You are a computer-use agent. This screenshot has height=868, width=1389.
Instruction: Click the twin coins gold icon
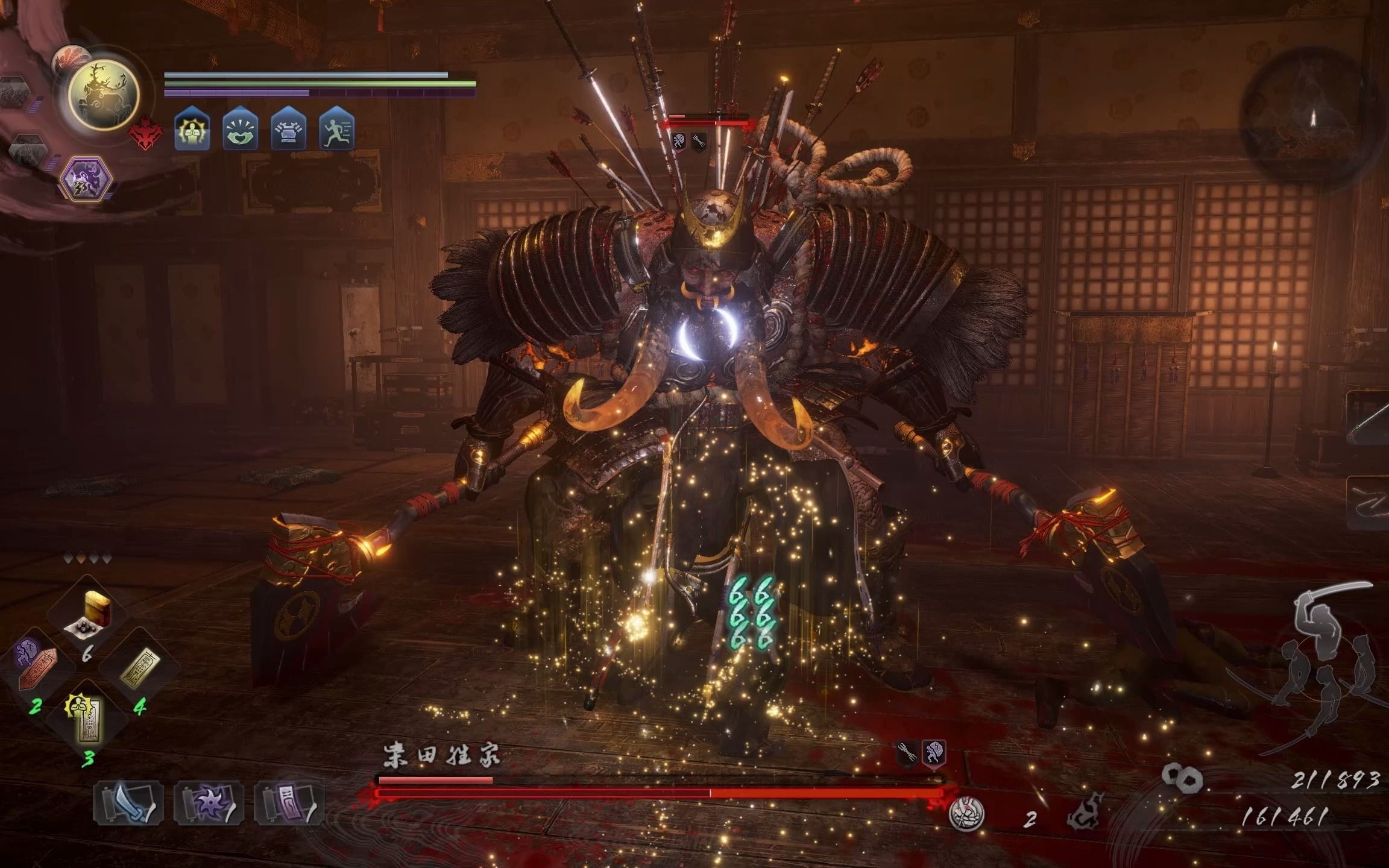[1182, 778]
